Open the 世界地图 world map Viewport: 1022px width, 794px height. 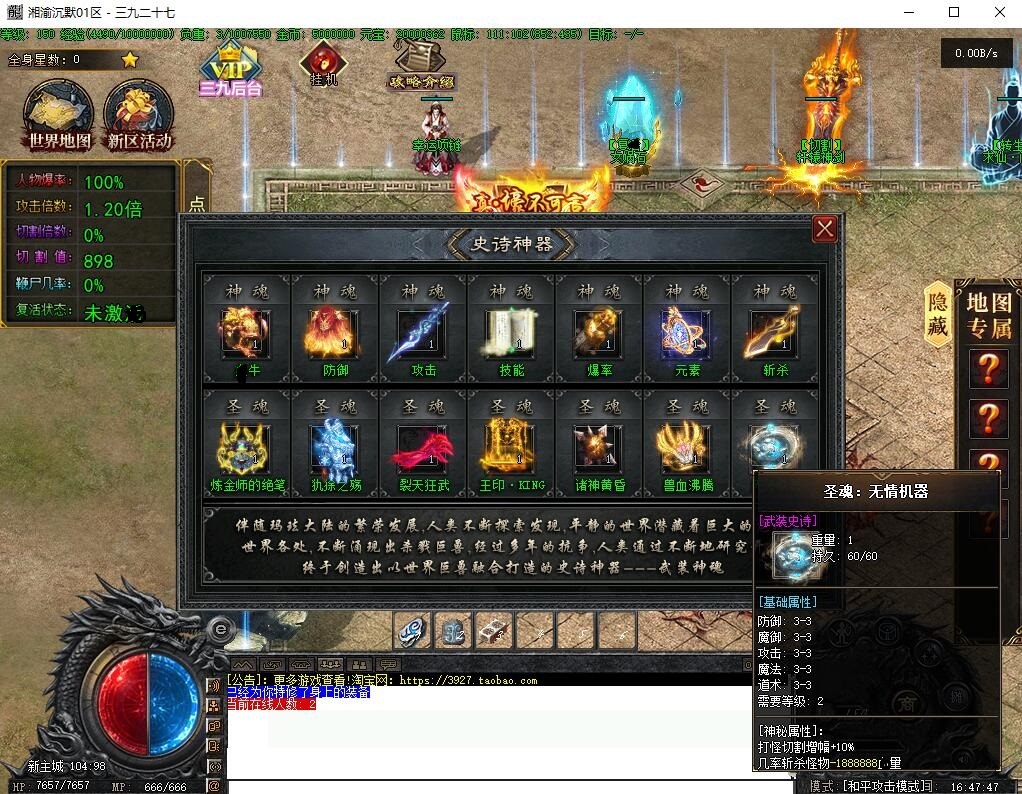59,116
